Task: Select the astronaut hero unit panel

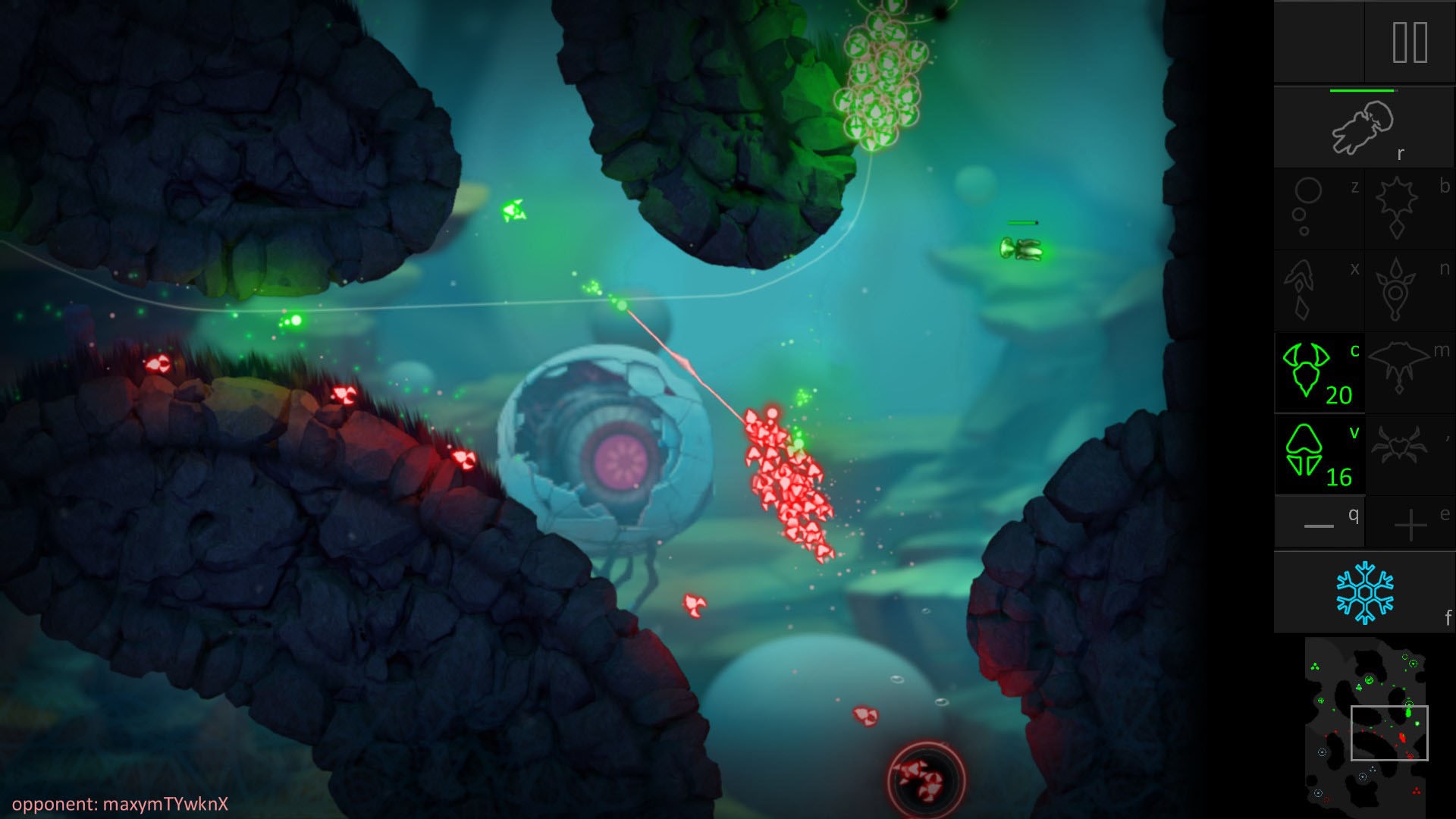Action: 1363,127
